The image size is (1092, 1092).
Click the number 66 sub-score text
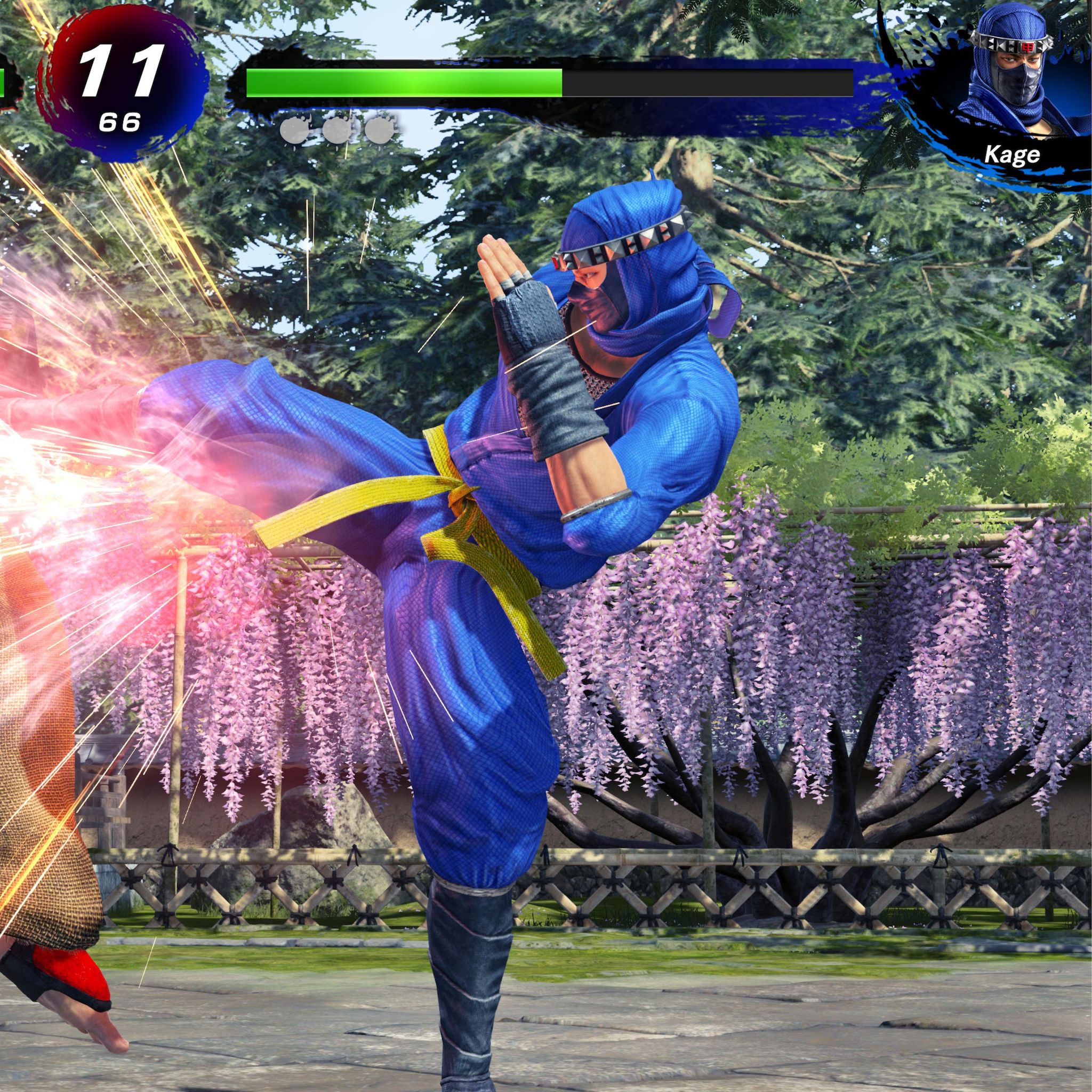click(x=122, y=120)
